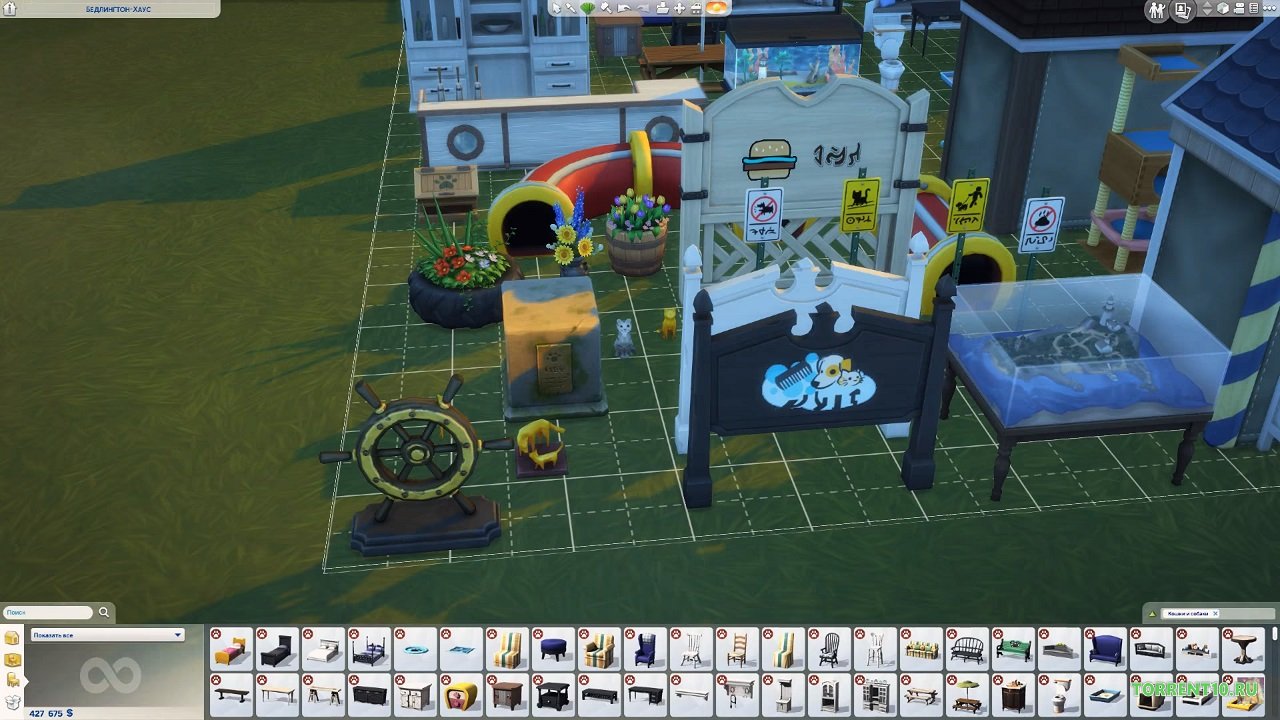
Task: Pick the round navy blue ottoman
Action: pos(554,650)
